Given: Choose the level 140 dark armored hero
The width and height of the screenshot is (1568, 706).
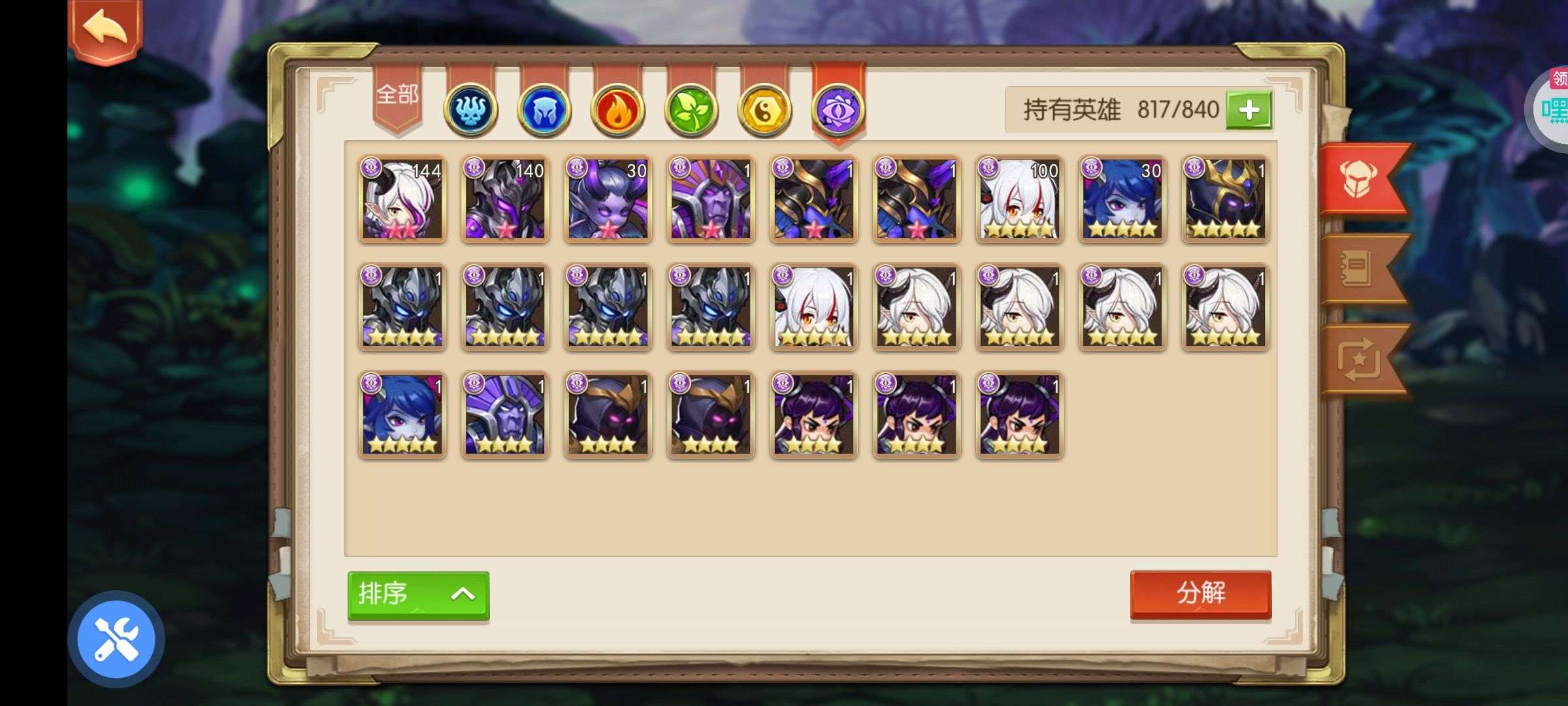Looking at the screenshot, I should [x=505, y=199].
